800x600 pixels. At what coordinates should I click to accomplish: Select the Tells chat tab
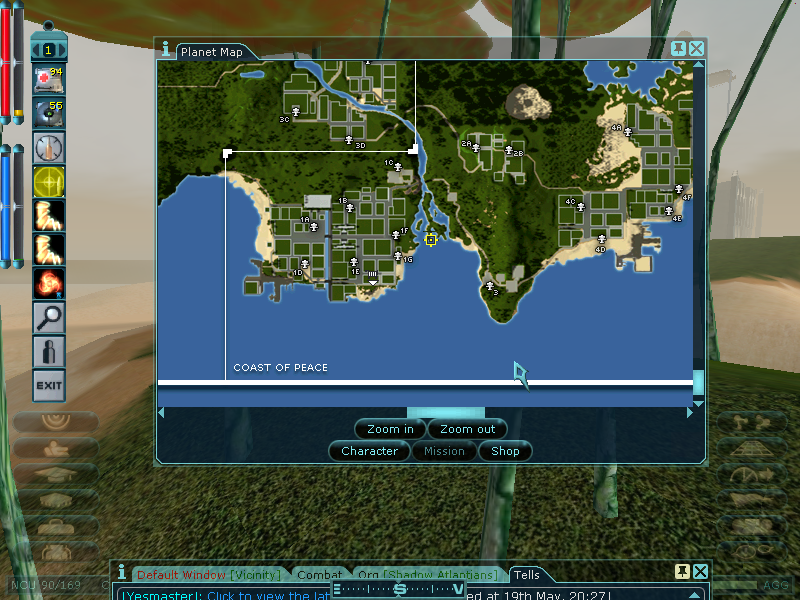click(x=527, y=575)
